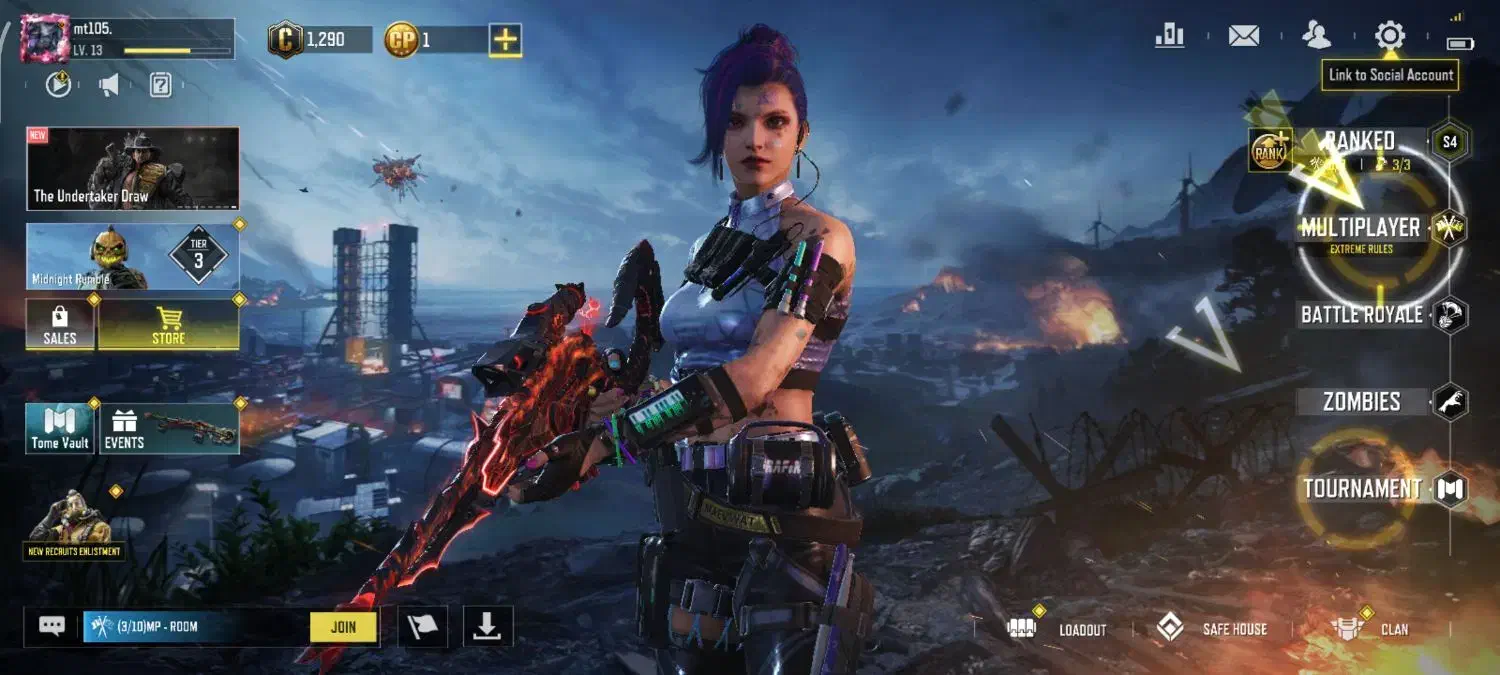Select Battle Royale mode
The image size is (1500, 675).
click(x=1361, y=315)
